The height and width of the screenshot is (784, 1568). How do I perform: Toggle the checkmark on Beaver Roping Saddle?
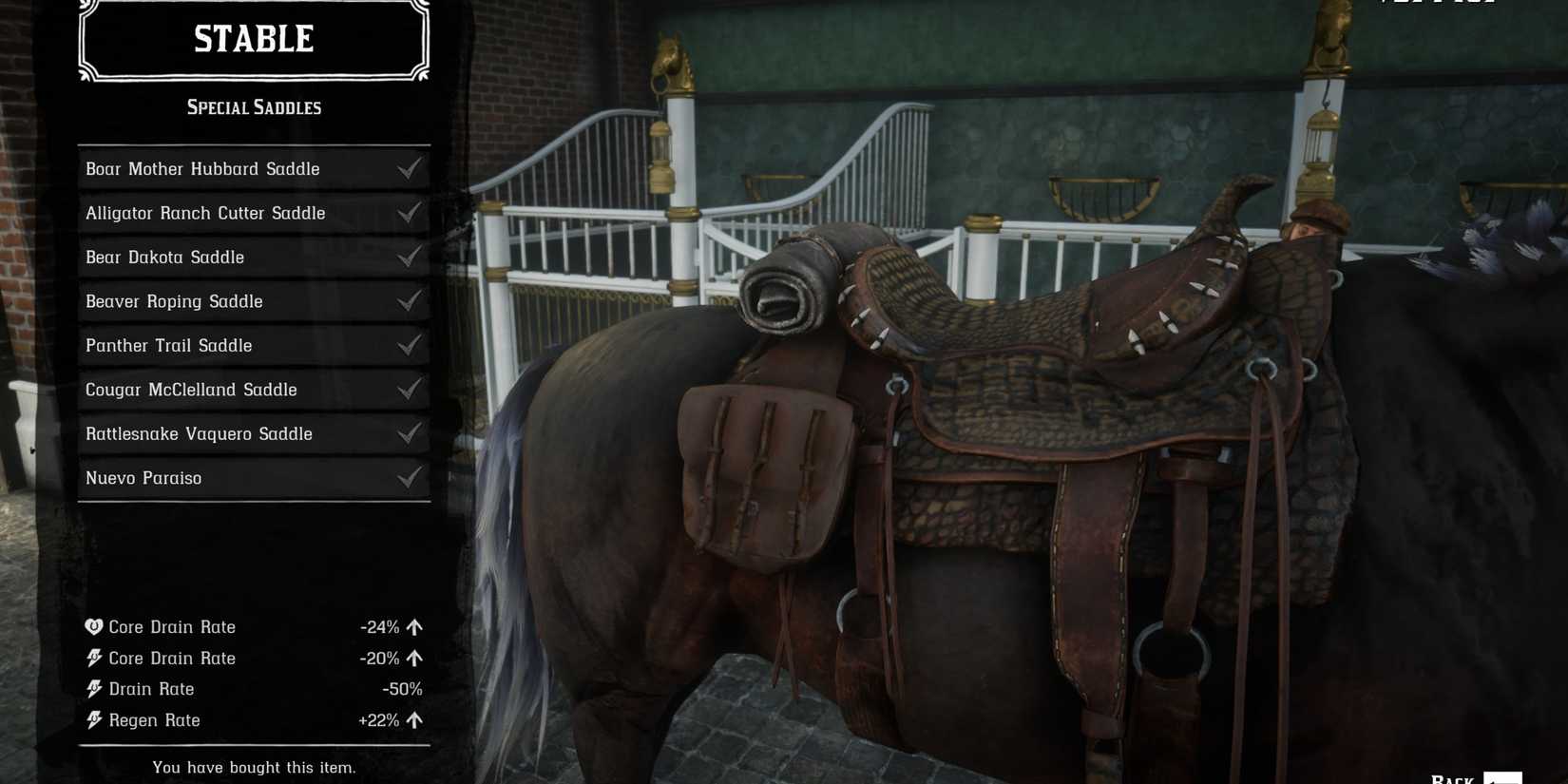click(409, 301)
